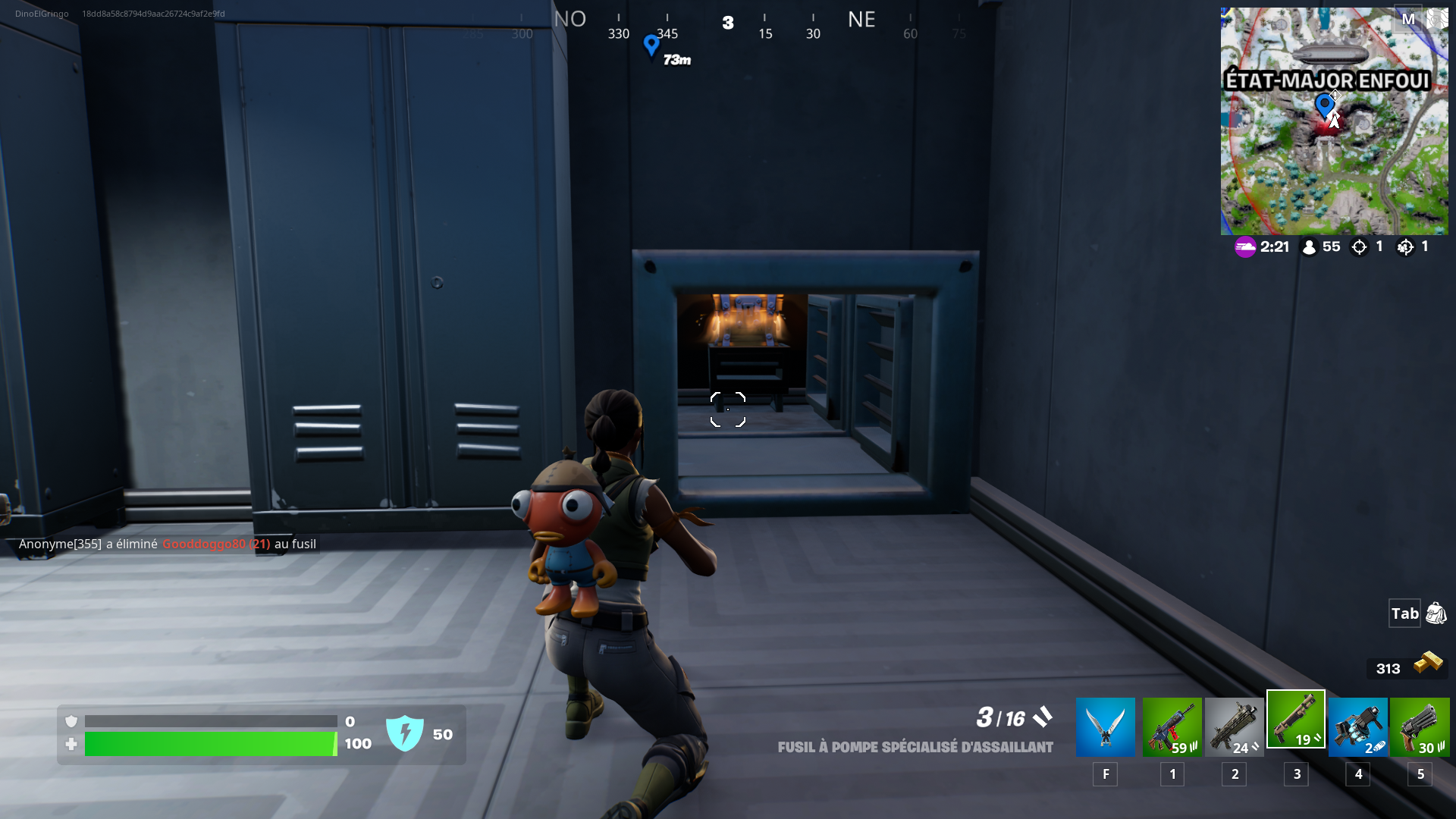Click the squad eliminations tracker icon

1406,246
